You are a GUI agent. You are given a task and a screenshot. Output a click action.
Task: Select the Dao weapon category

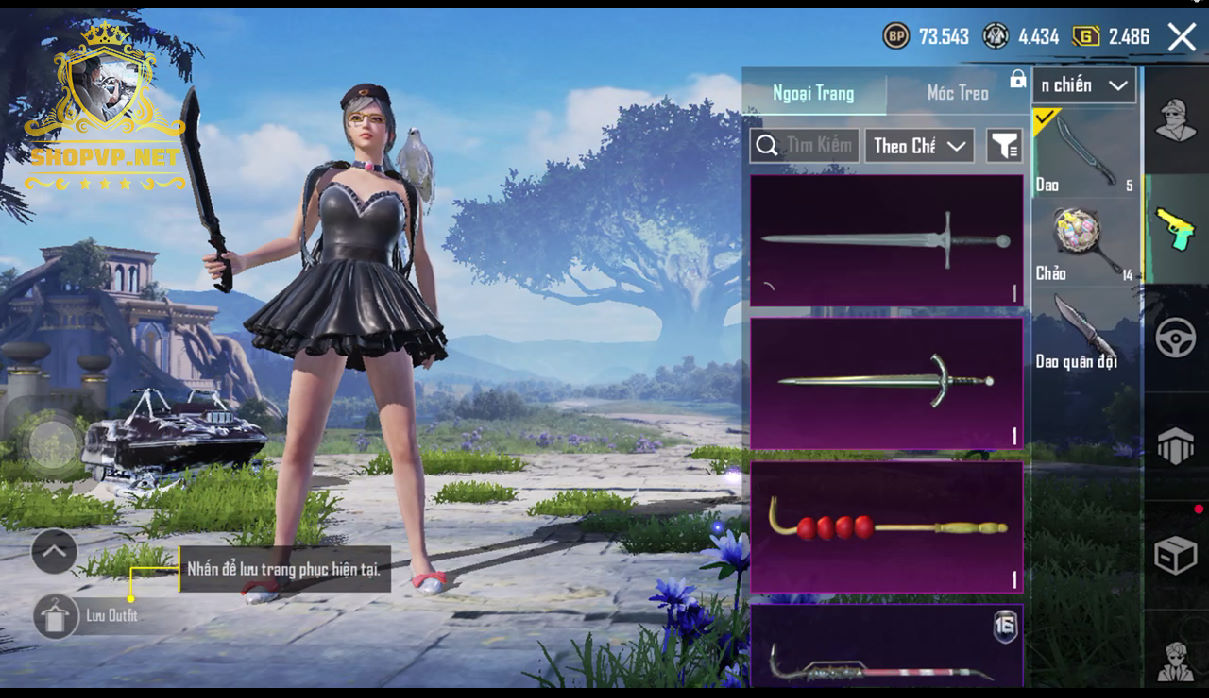1085,152
